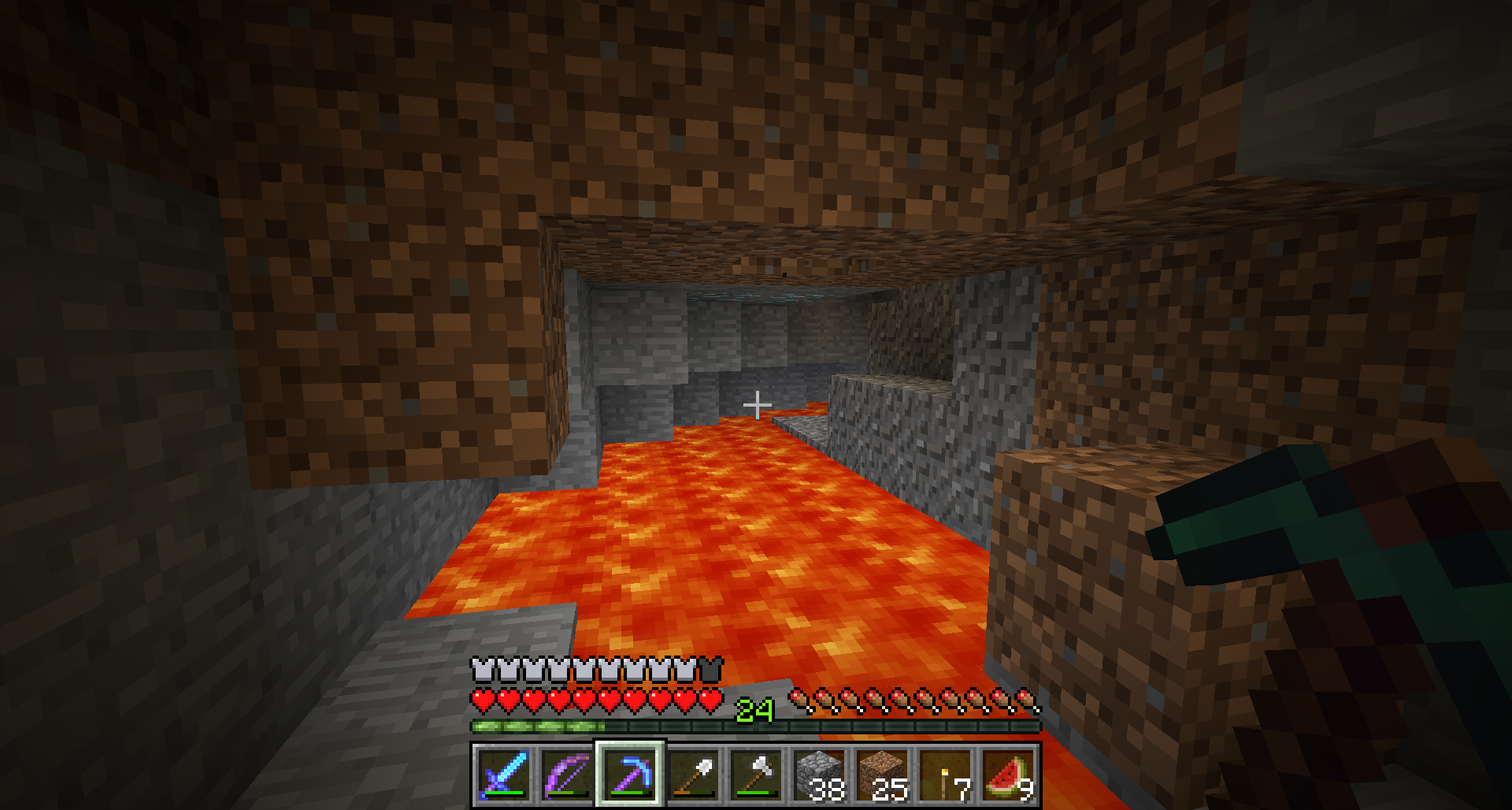Click the enchanted diamond pickaxe slot

630,775
